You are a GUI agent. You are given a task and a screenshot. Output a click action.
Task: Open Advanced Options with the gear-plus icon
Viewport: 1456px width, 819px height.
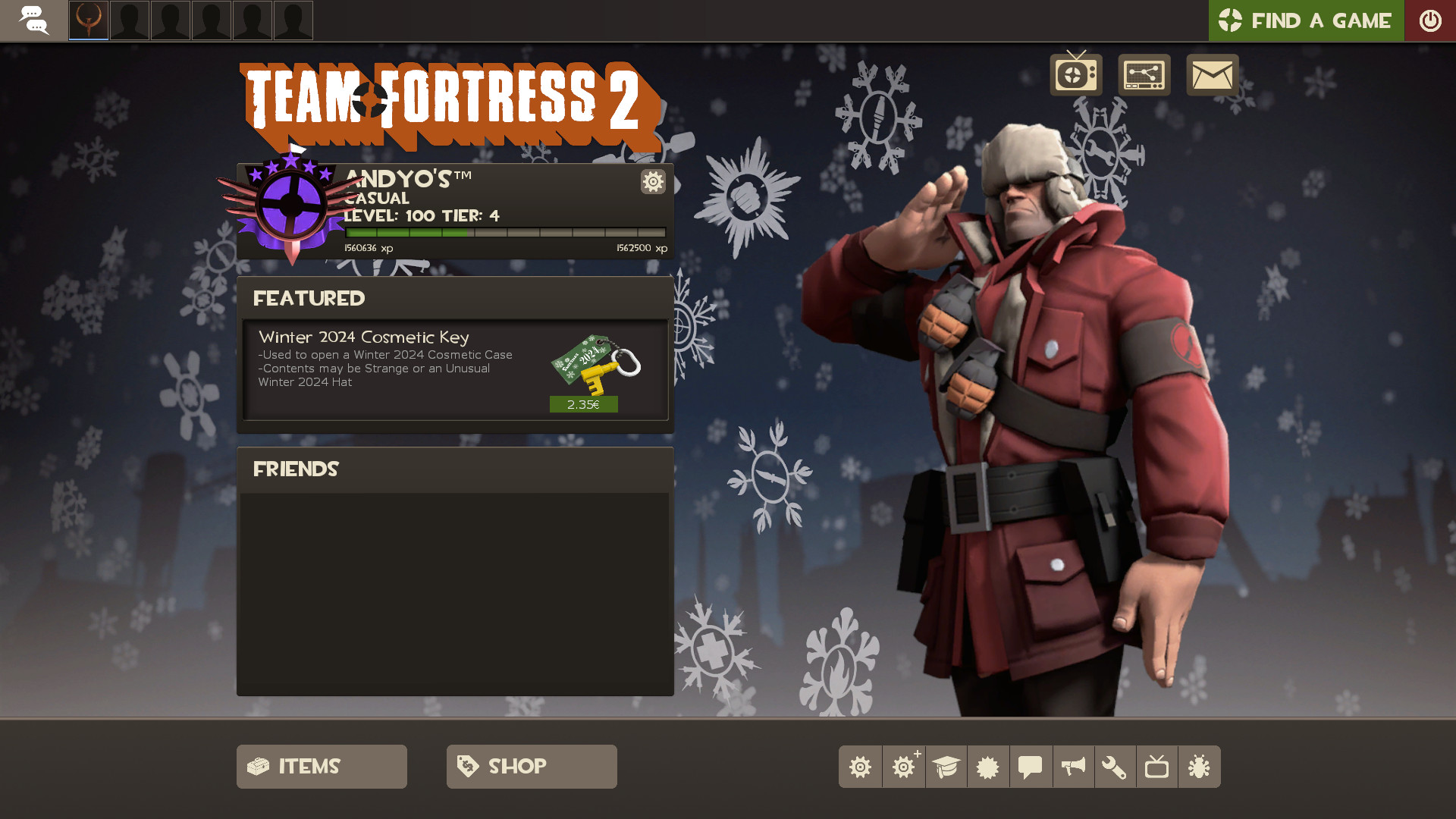pyautogui.click(x=903, y=767)
